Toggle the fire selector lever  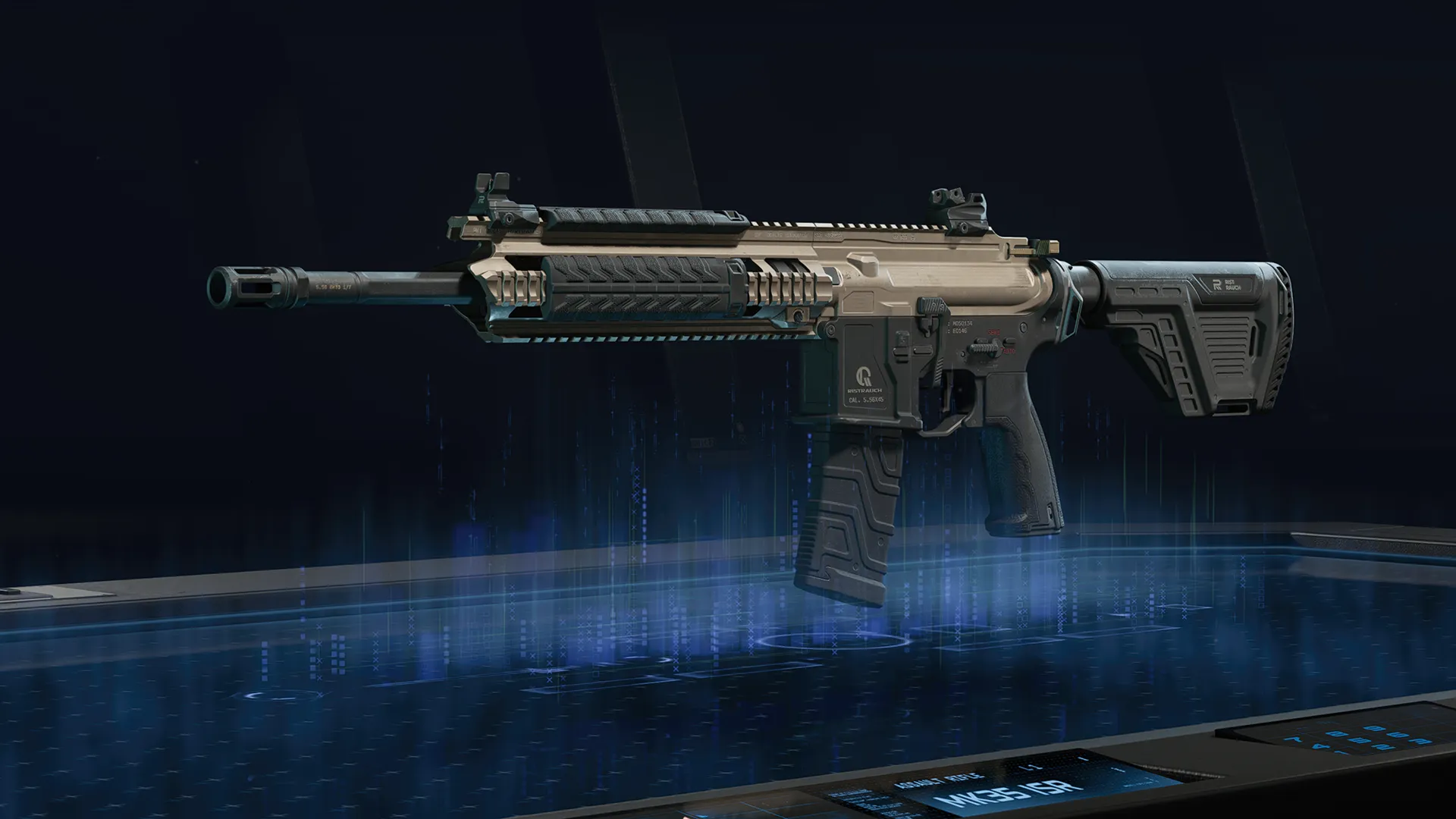(x=984, y=349)
